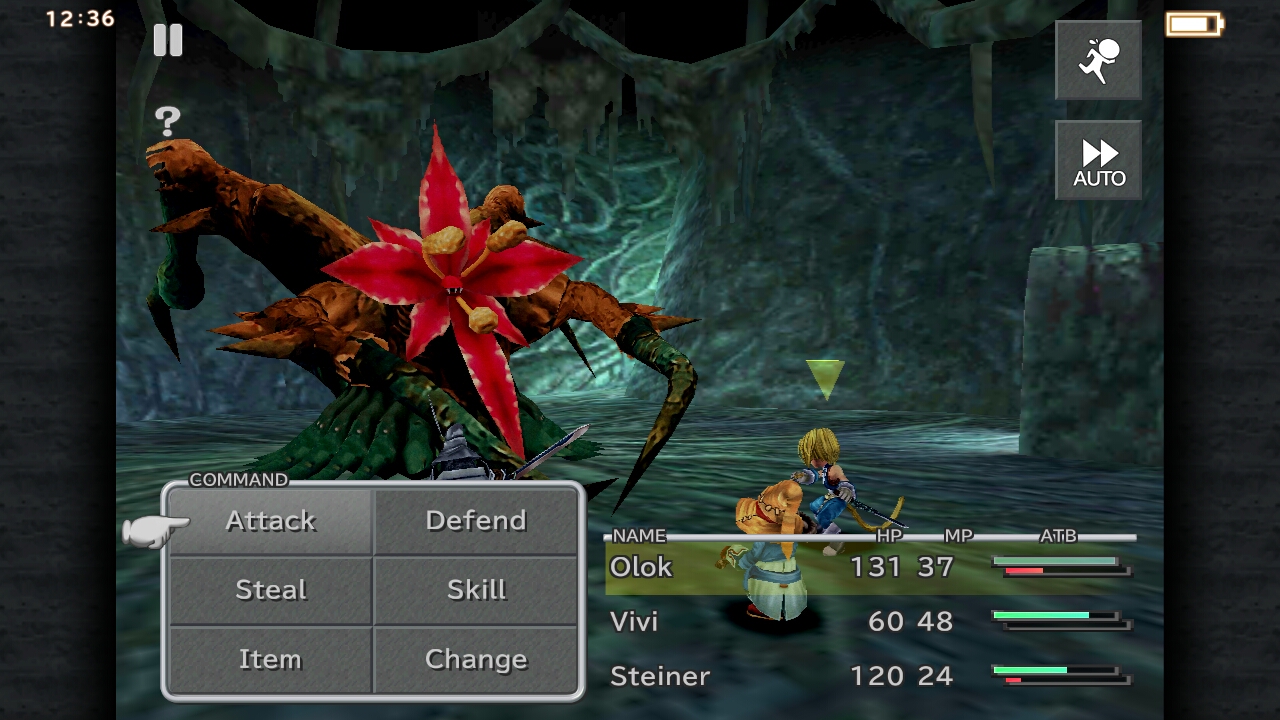This screenshot has height=720, width=1280.
Task: Select the Defend command
Action: (477, 520)
